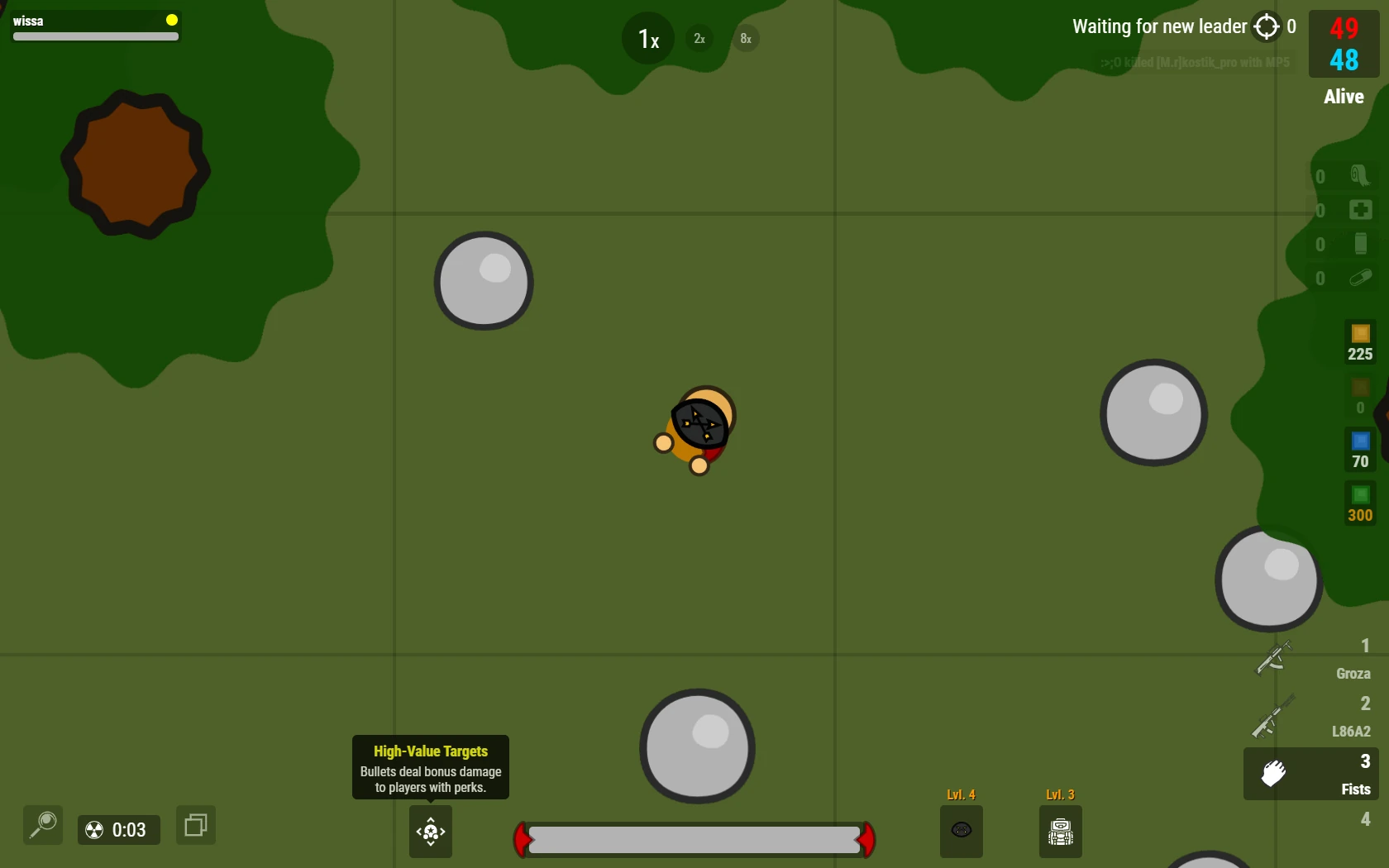
Task: Open the emote wheel button
Action: click(x=430, y=832)
